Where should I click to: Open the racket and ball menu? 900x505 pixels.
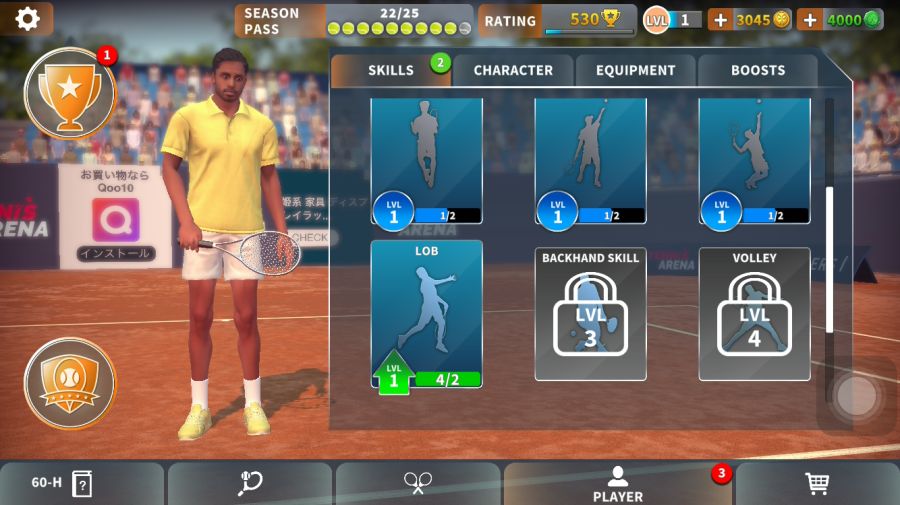tap(250, 484)
